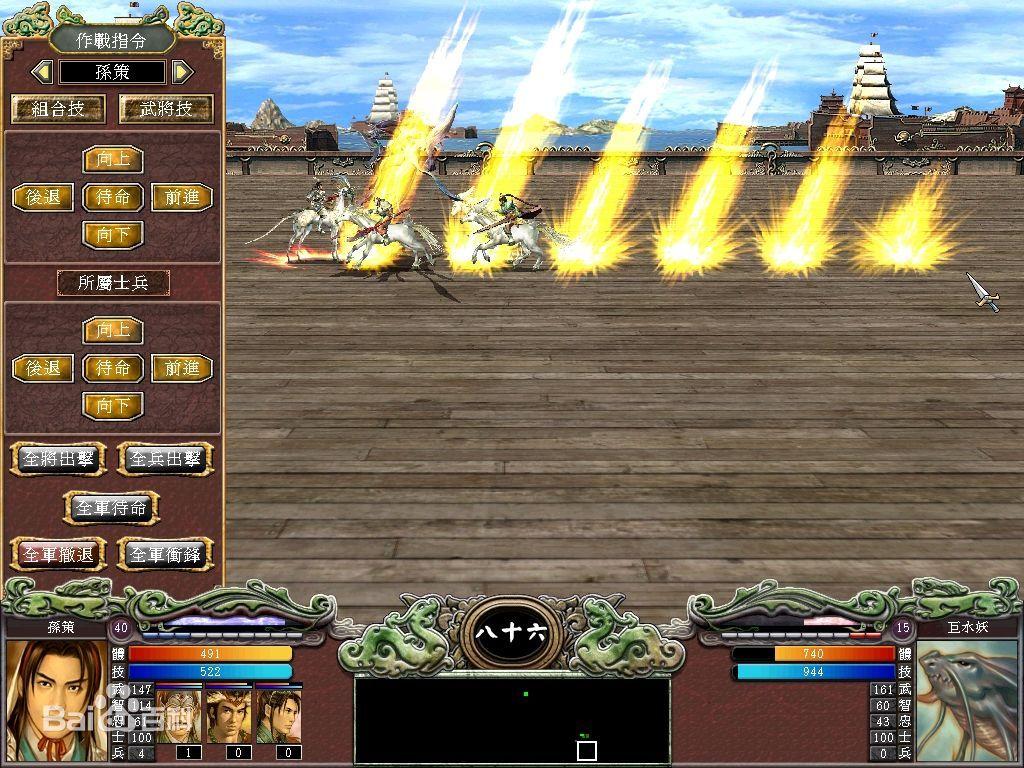Image resolution: width=1024 pixels, height=768 pixels.
Task: Choose 全軍待命 to hold the whole army
Action: [112, 507]
